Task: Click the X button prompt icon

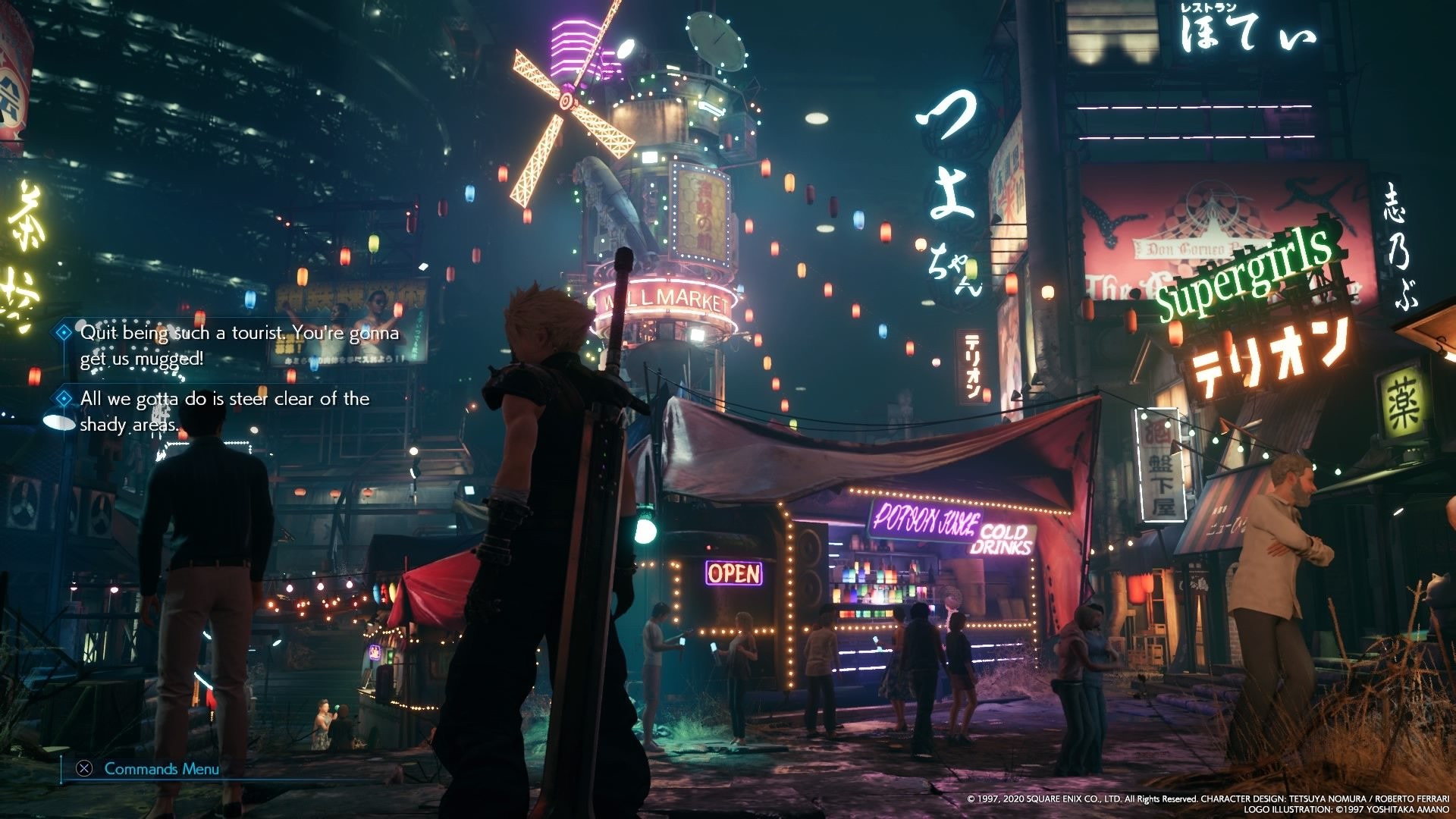Action: (83, 768)
